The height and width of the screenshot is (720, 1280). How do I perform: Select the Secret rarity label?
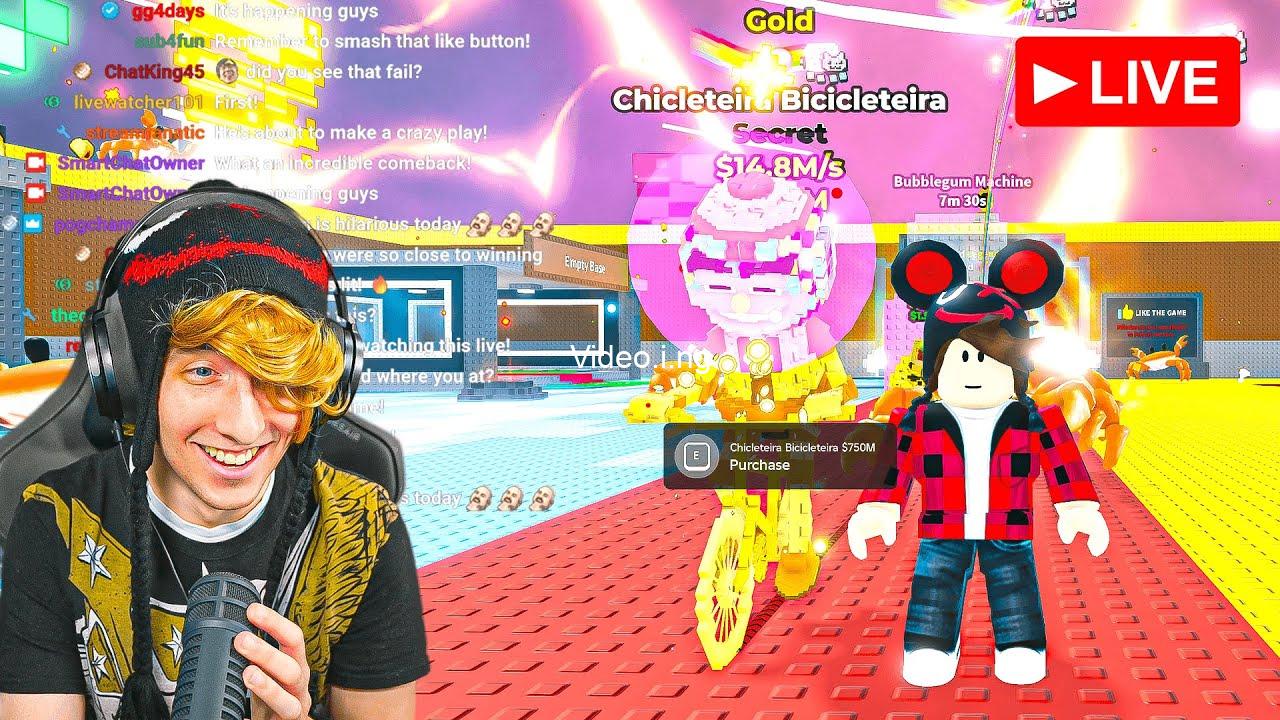[781, 132]
